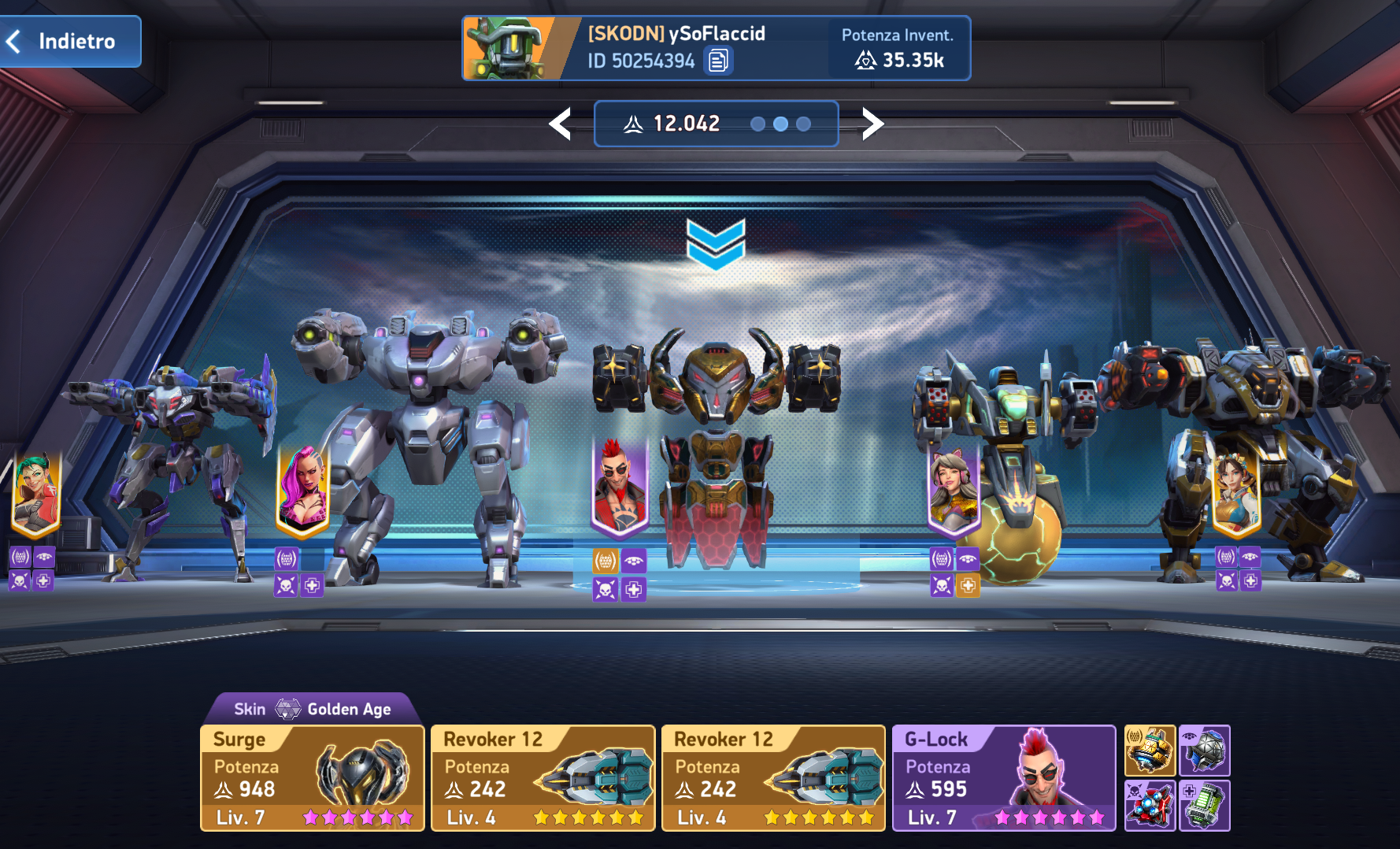The height and width of the screenshot is (849, 1400).
Task: Open the green canister implant slot
Action: (x=1205, y=806)
